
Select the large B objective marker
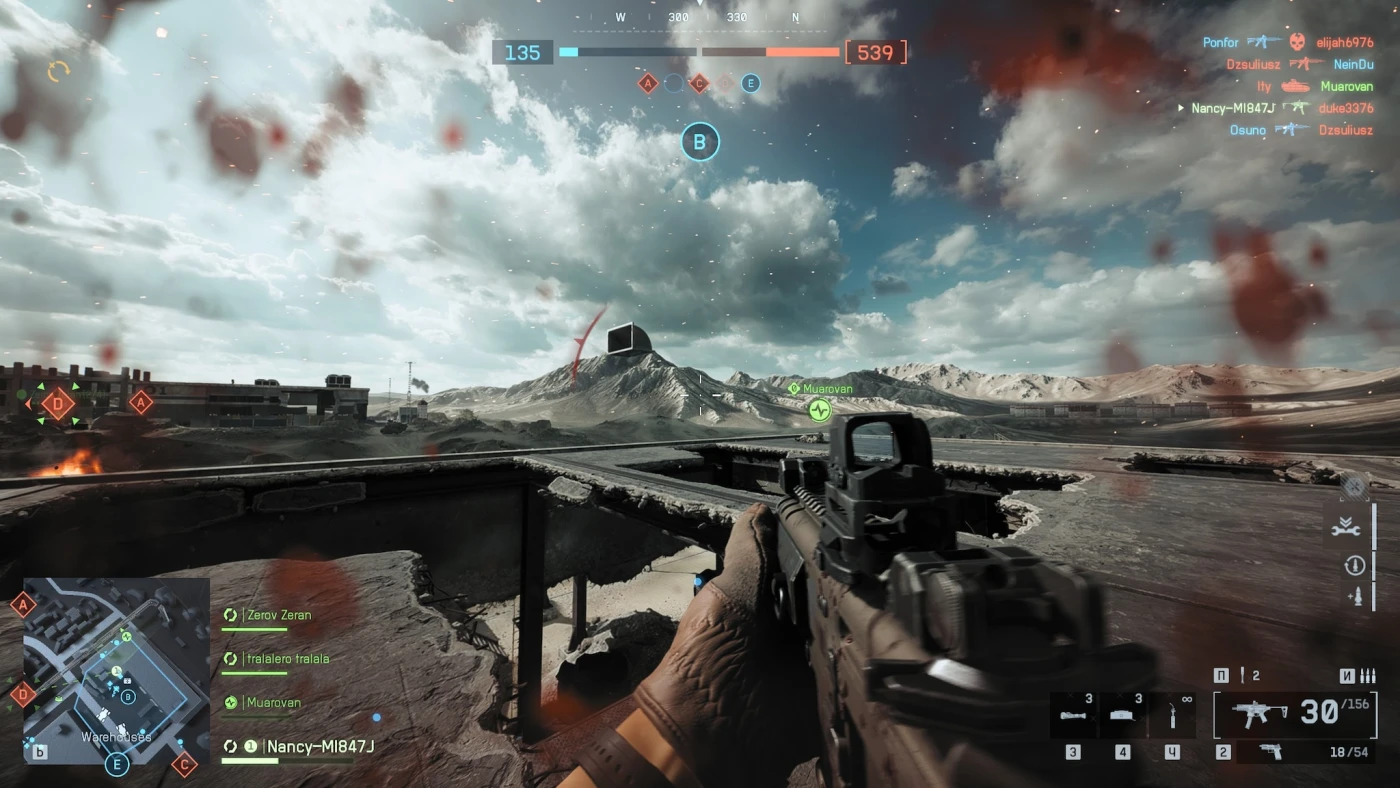coord(700,142)
